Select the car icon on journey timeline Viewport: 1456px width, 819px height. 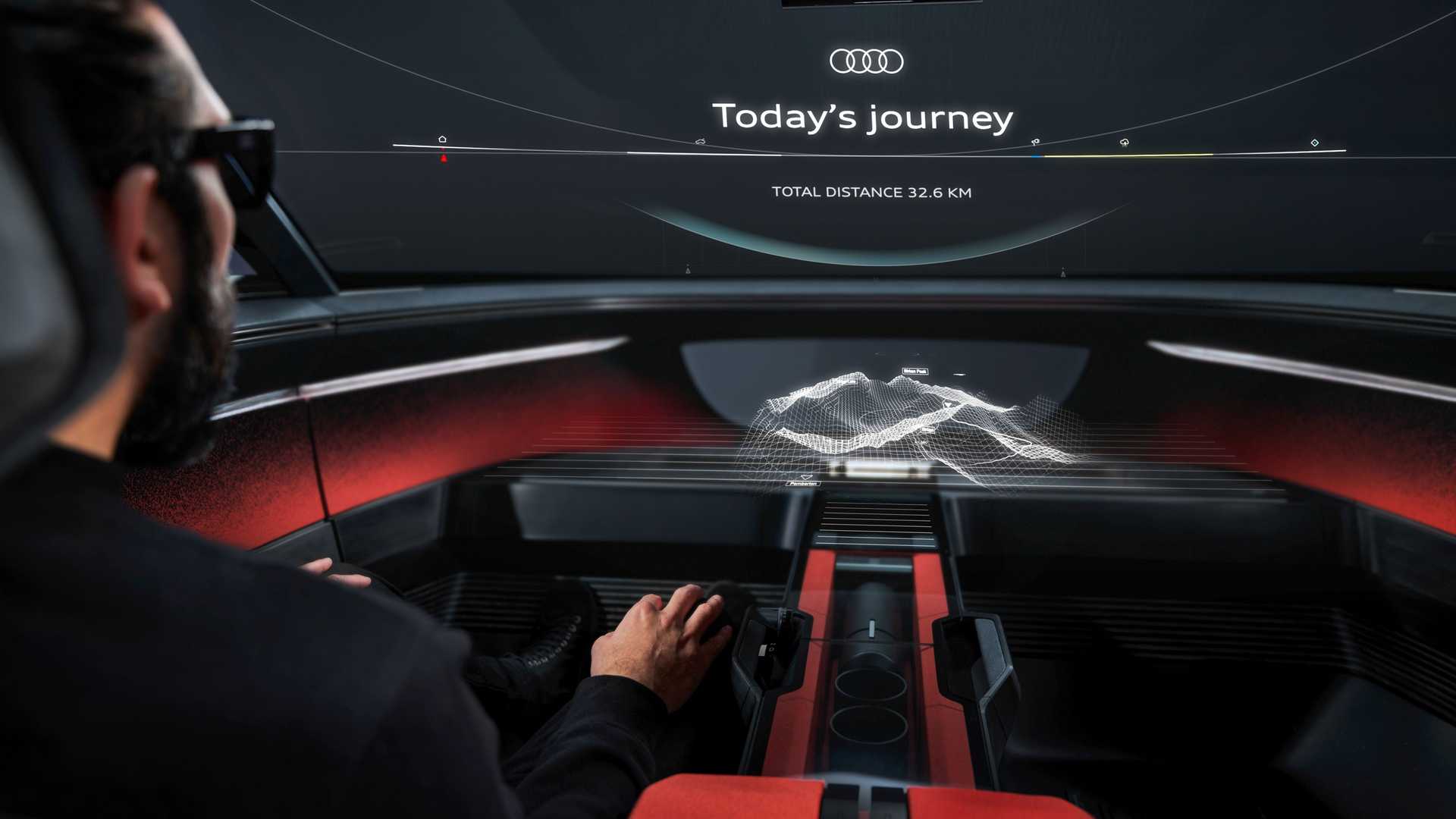(700, 142)
